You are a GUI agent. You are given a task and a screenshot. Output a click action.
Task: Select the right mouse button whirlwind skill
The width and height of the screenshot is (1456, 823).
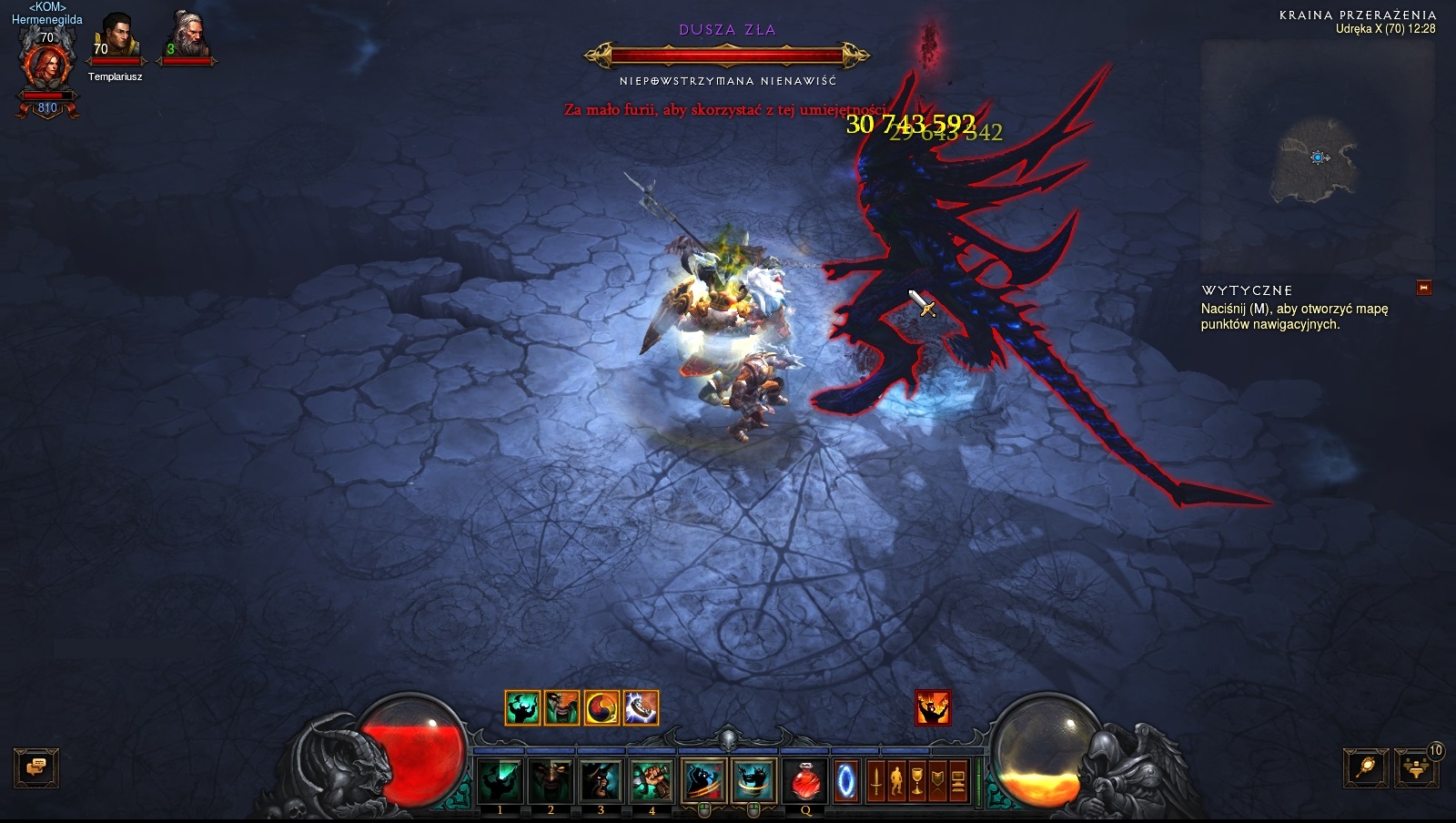(x=753, y=780)
